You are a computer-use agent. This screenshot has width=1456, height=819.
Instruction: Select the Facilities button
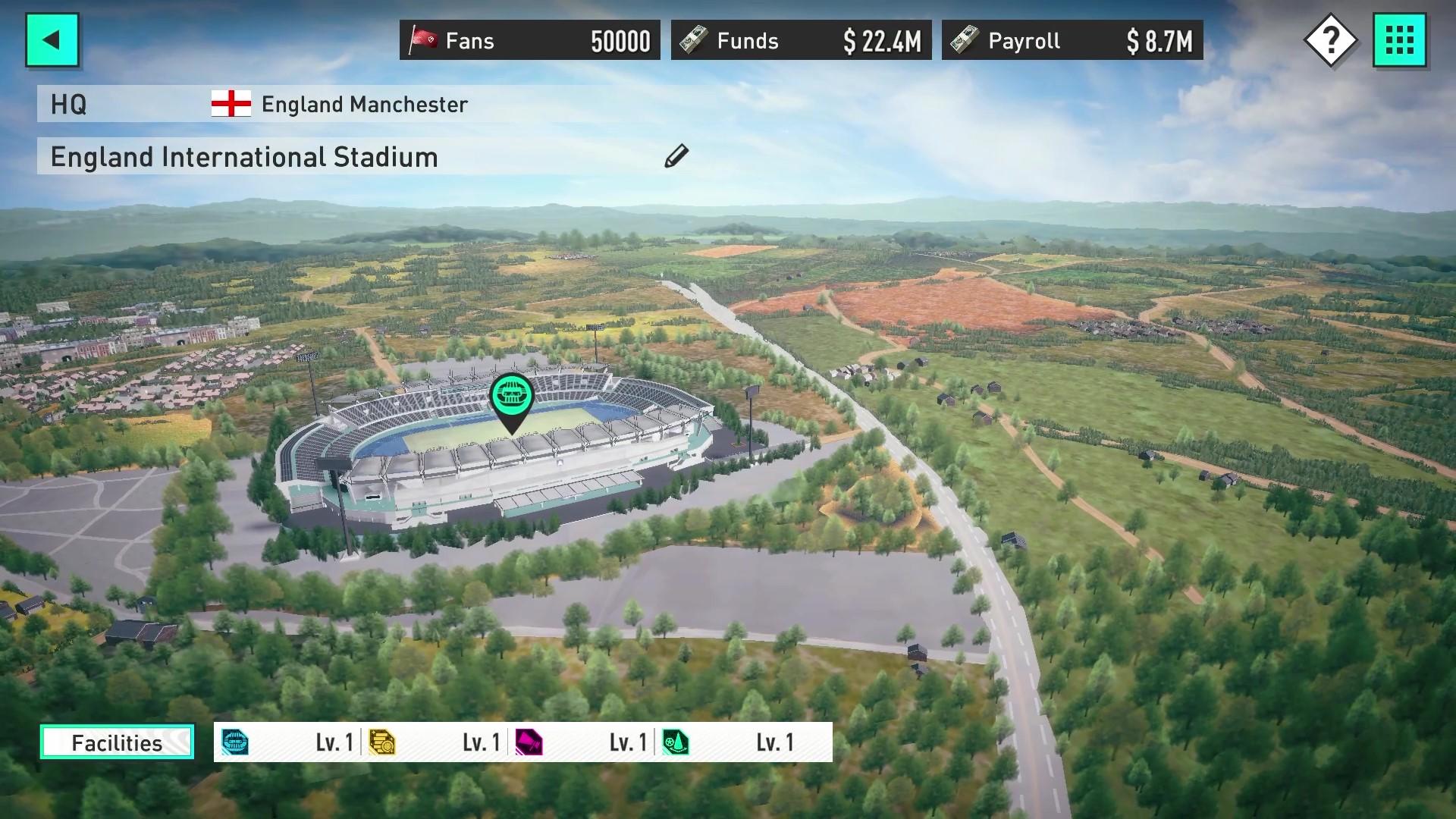pos(116,742)
